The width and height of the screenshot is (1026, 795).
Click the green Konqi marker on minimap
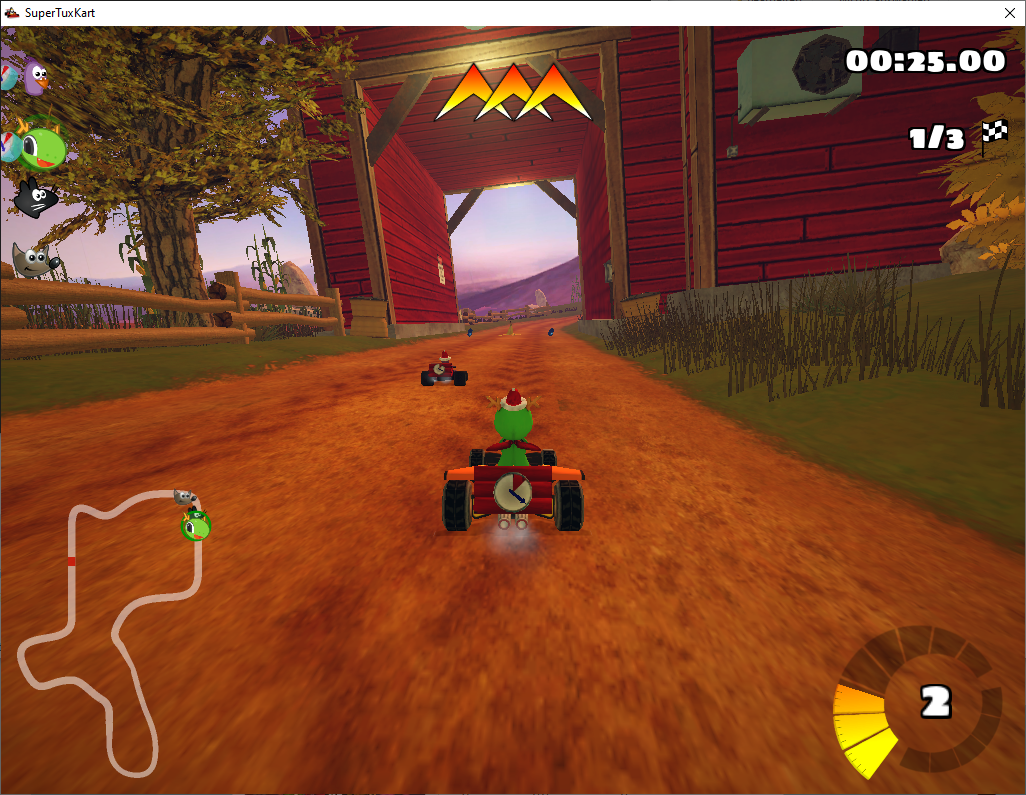196,525
